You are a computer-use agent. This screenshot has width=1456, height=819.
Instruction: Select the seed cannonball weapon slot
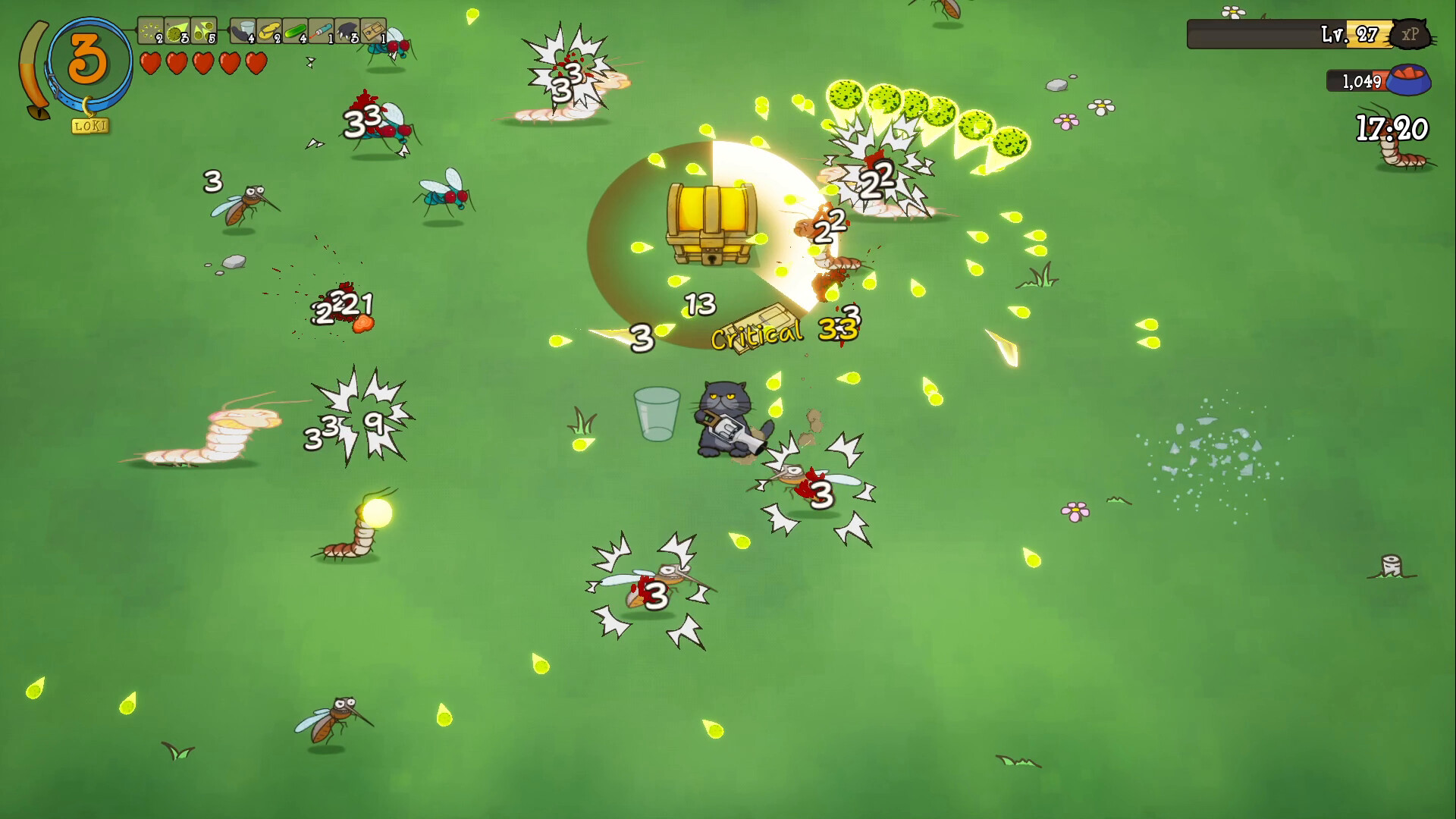[x=176, y=32]
